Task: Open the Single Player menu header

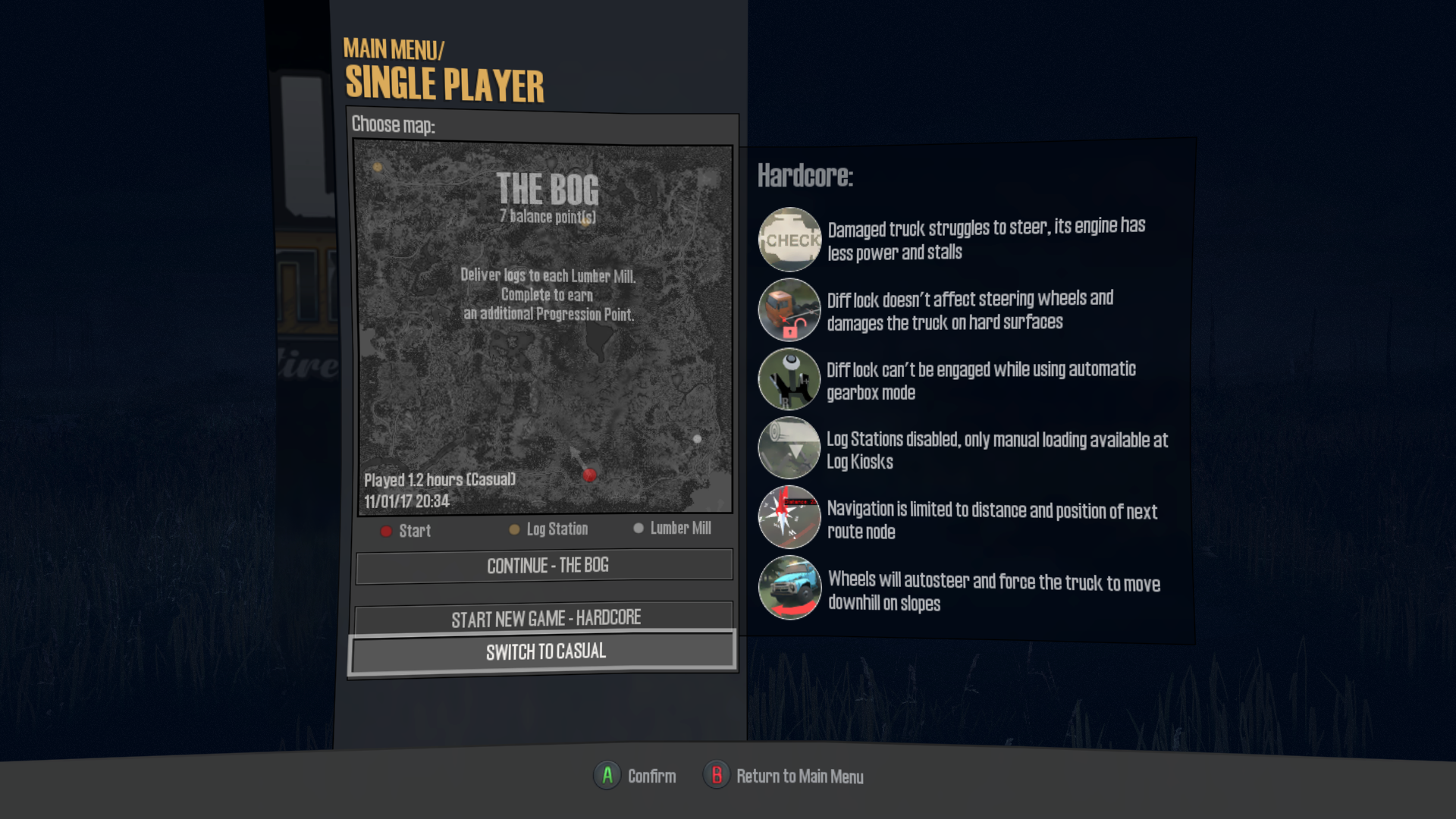Action: click(x=446, y=83)
